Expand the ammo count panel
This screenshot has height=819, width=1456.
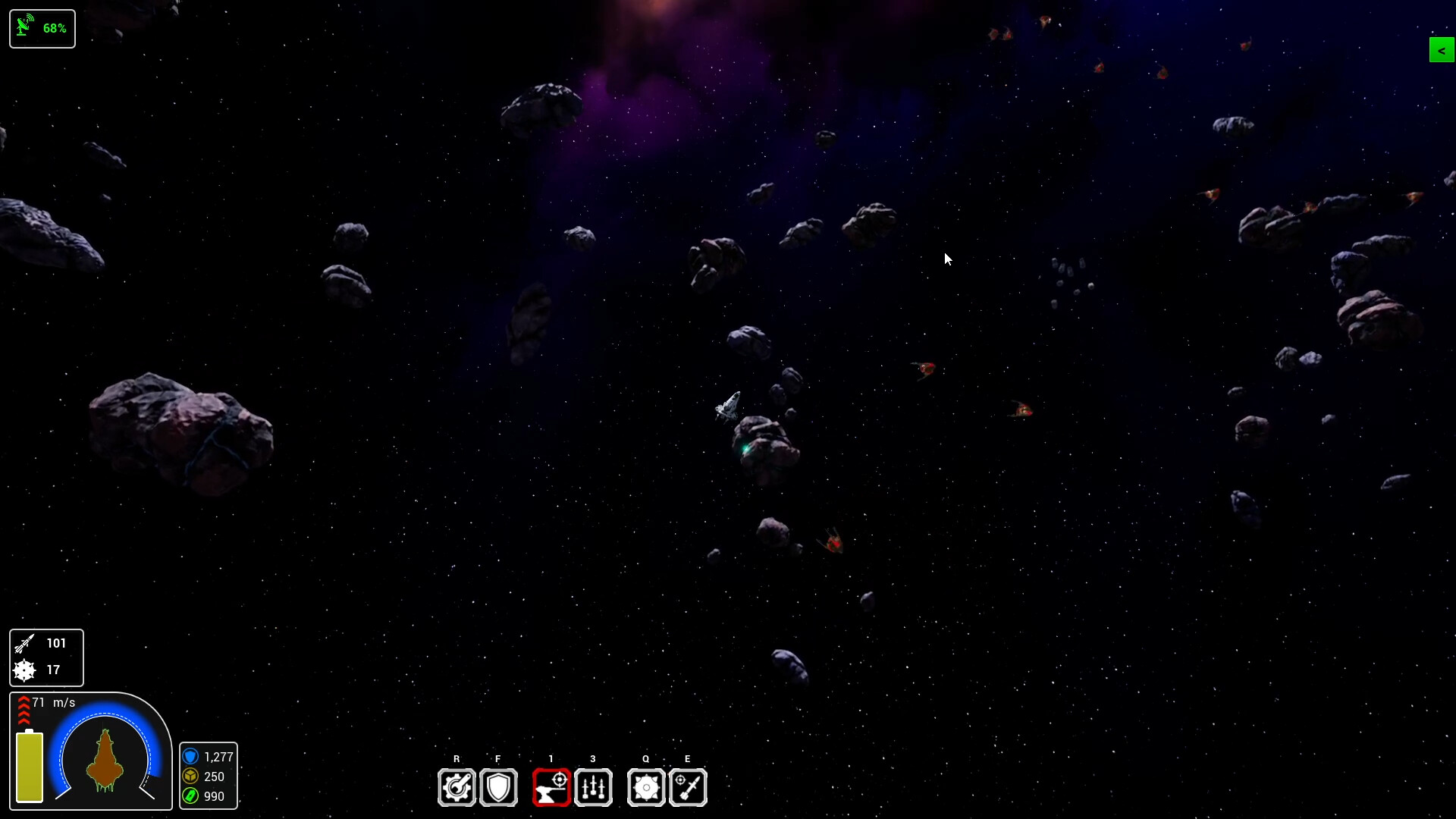tap(45, 657)
